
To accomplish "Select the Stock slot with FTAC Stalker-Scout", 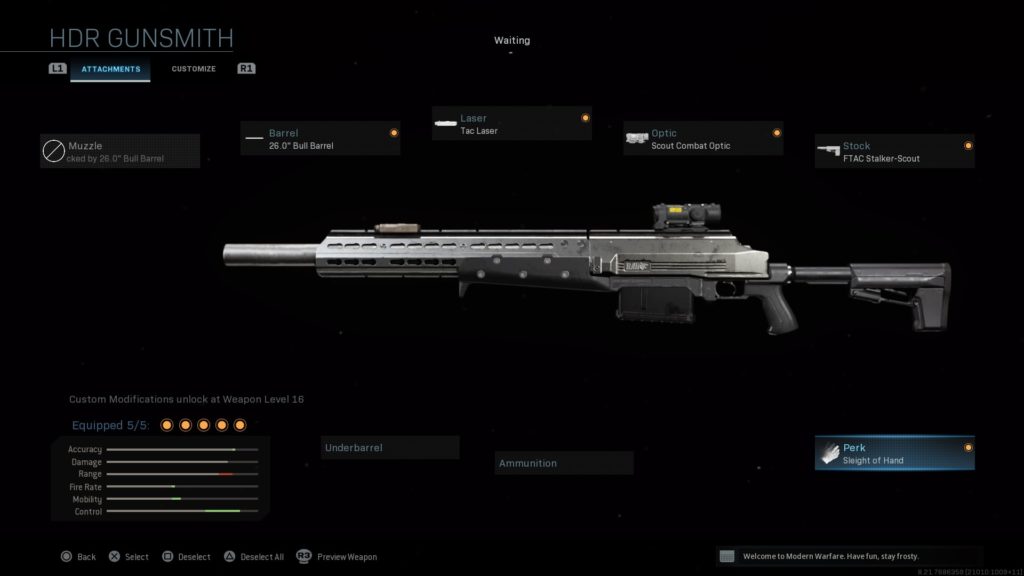I will (894, 152).
